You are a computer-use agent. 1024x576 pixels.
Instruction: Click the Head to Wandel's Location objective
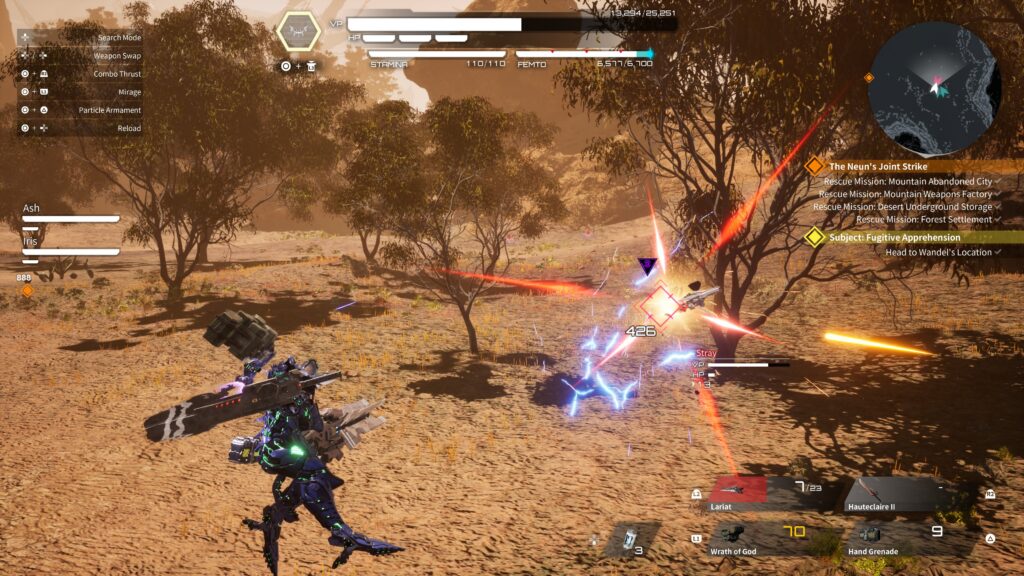tap(938, 253)
